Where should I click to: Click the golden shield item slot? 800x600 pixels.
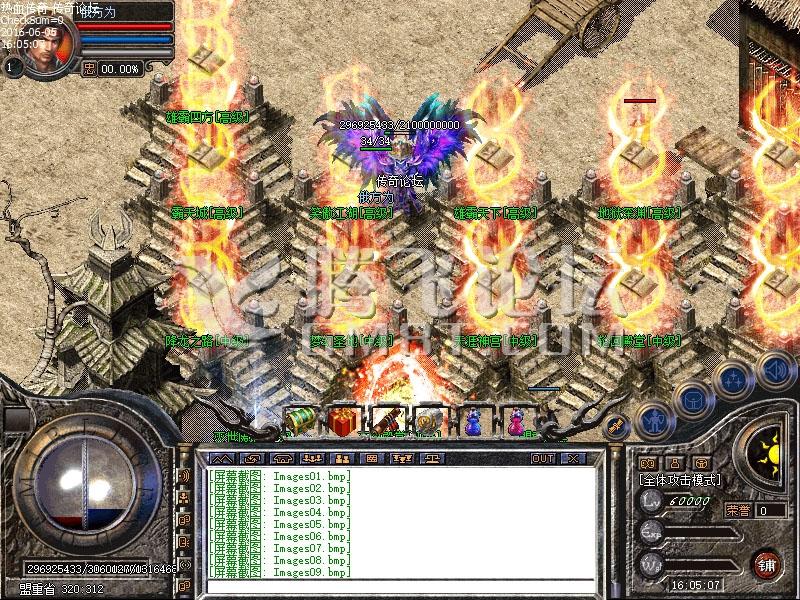click(429, 421)
